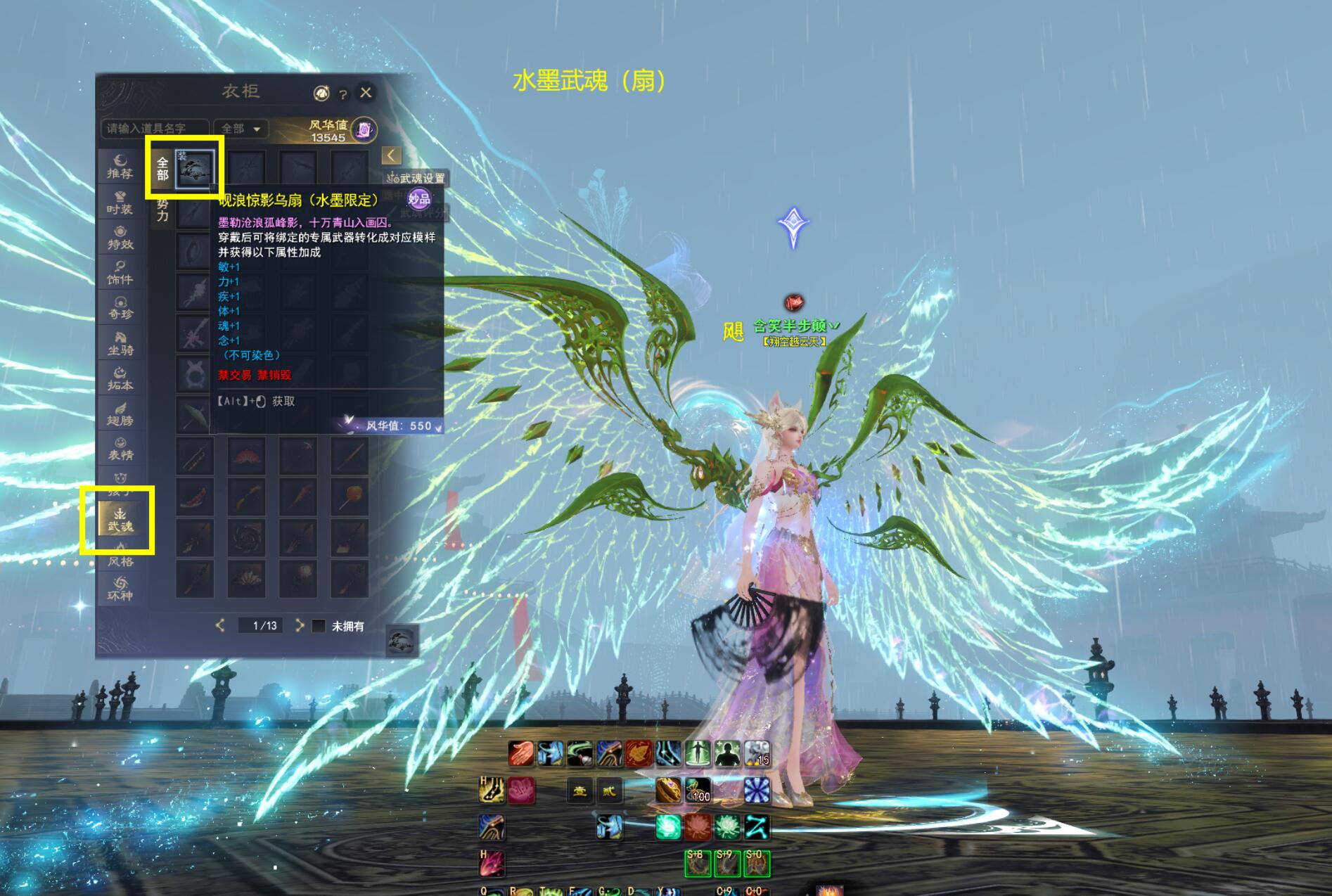Click the item name search field
The image size is (1332, 896).
(155, 129)
